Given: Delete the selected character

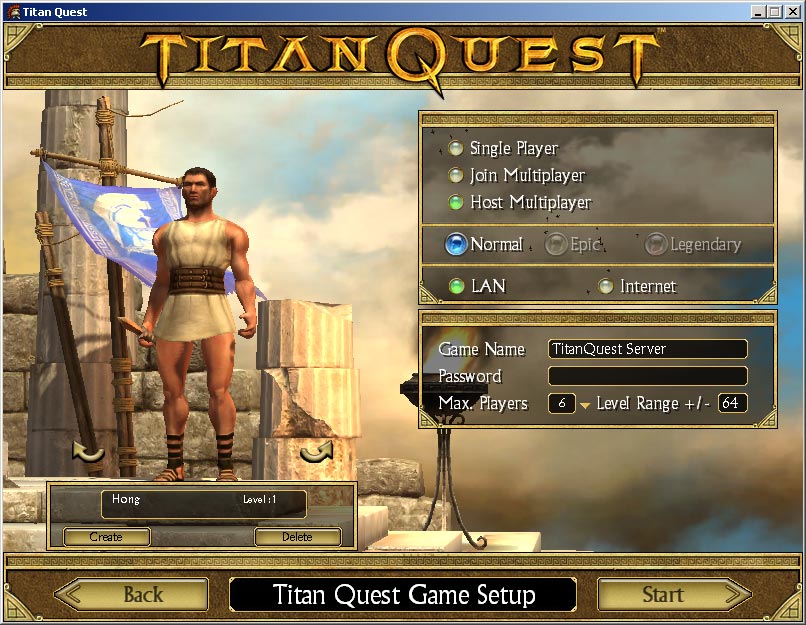Looking at the screenshot, I should (297, 537).
